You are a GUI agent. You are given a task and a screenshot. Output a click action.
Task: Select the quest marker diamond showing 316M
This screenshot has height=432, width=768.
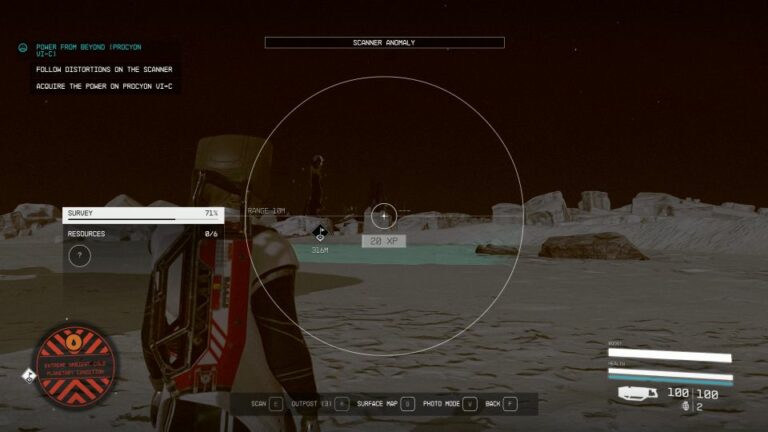pos(320,233)
